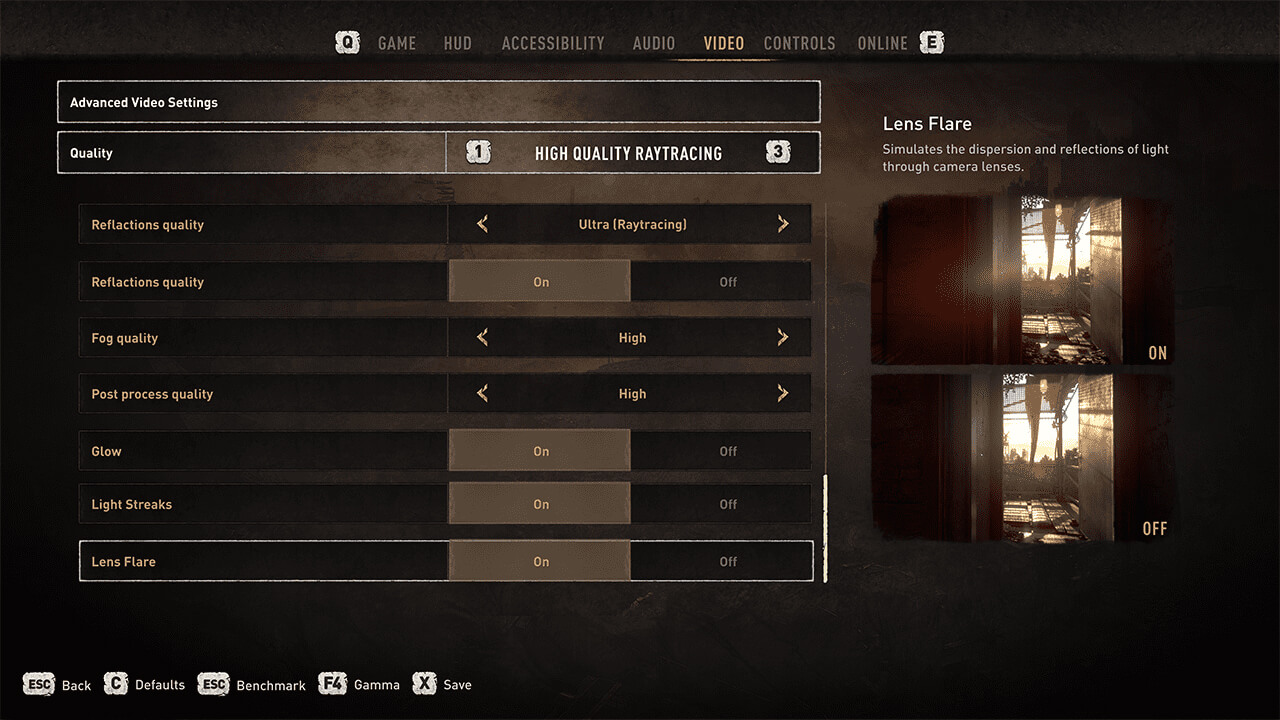Screen dimensions: 1280x720
Task: Click the settings list scrollbar
Action: click(x=825, y=528)
